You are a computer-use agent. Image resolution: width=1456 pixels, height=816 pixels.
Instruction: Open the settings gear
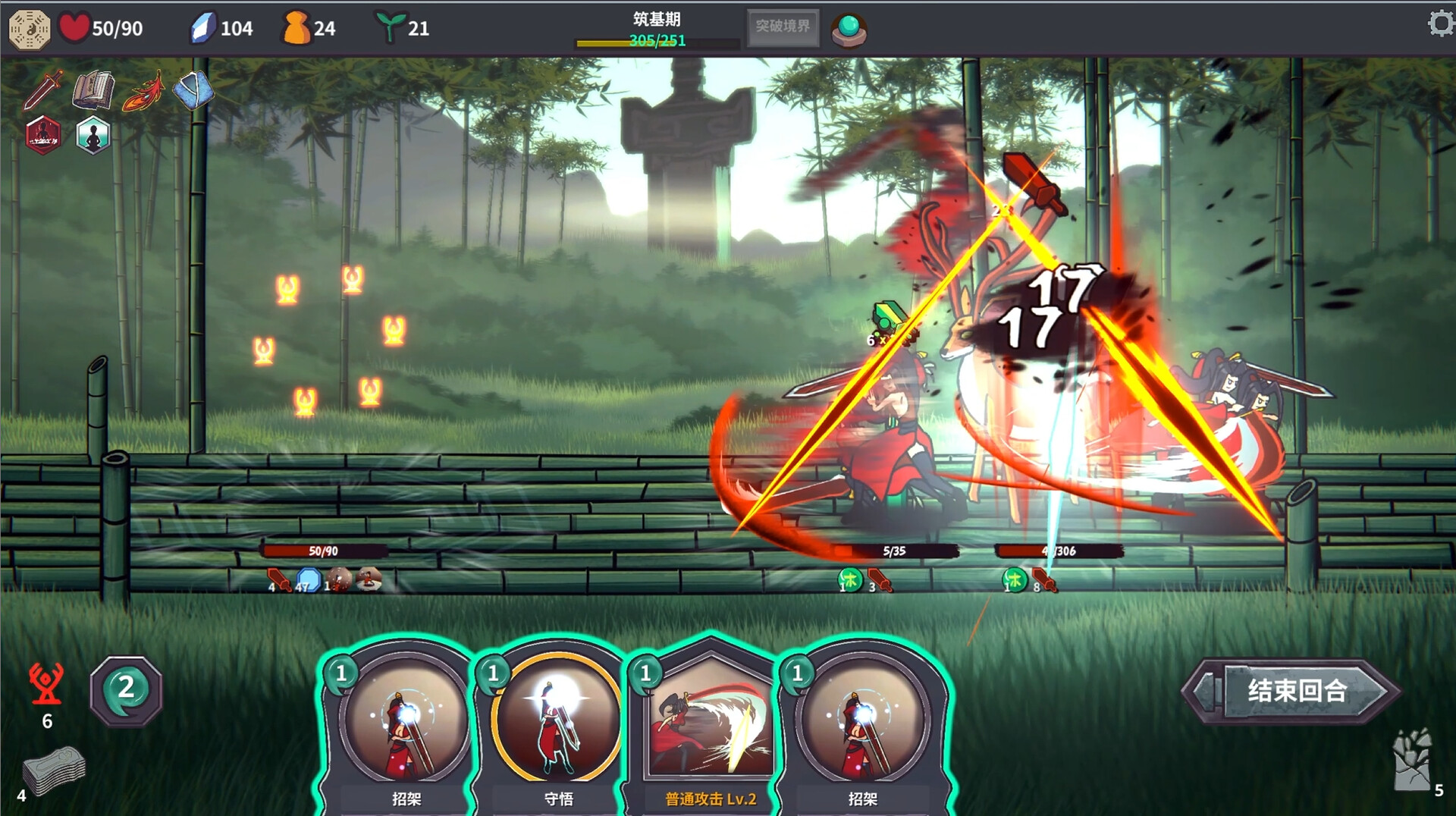point(1440,24)
